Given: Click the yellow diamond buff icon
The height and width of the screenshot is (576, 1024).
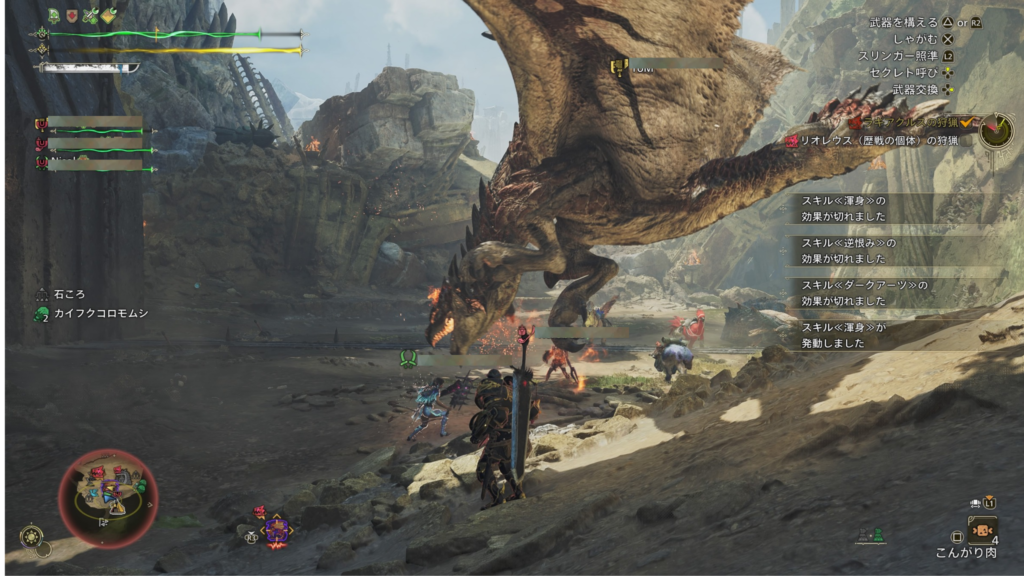Looking at the screenshot, I should pyautogui.click(x=109, y=15).
